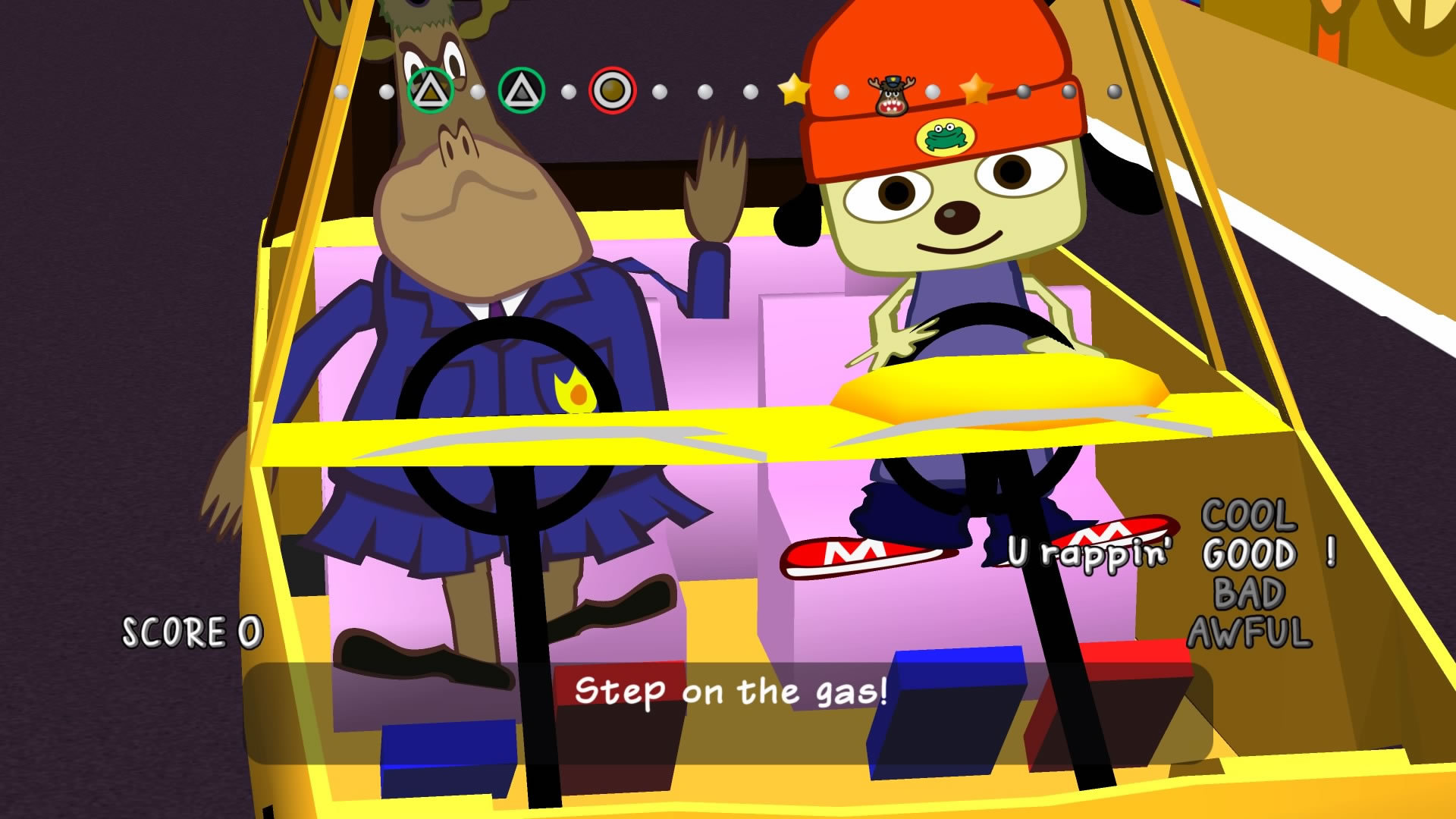Select the second Triangle prompt on the timeline

click(x=522, y=92)
